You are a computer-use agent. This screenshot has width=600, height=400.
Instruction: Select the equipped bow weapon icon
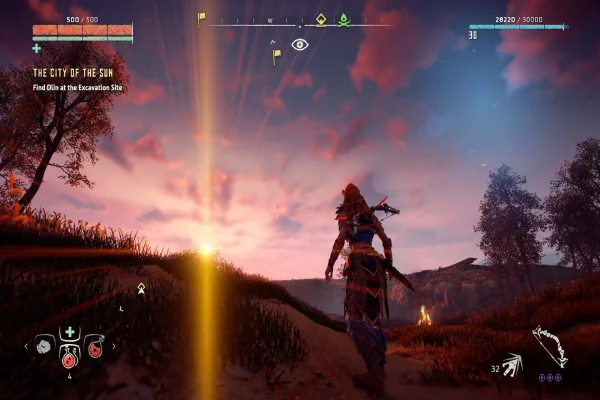548,346
